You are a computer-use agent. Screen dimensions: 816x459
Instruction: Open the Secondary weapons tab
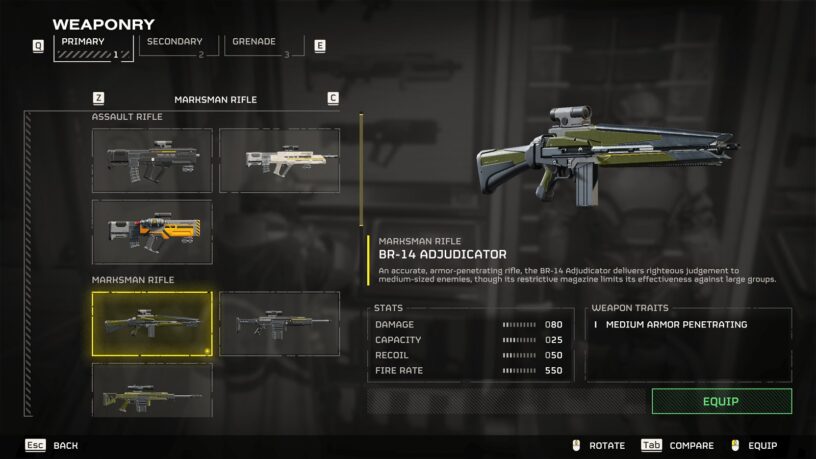click(x=178, y=47)
